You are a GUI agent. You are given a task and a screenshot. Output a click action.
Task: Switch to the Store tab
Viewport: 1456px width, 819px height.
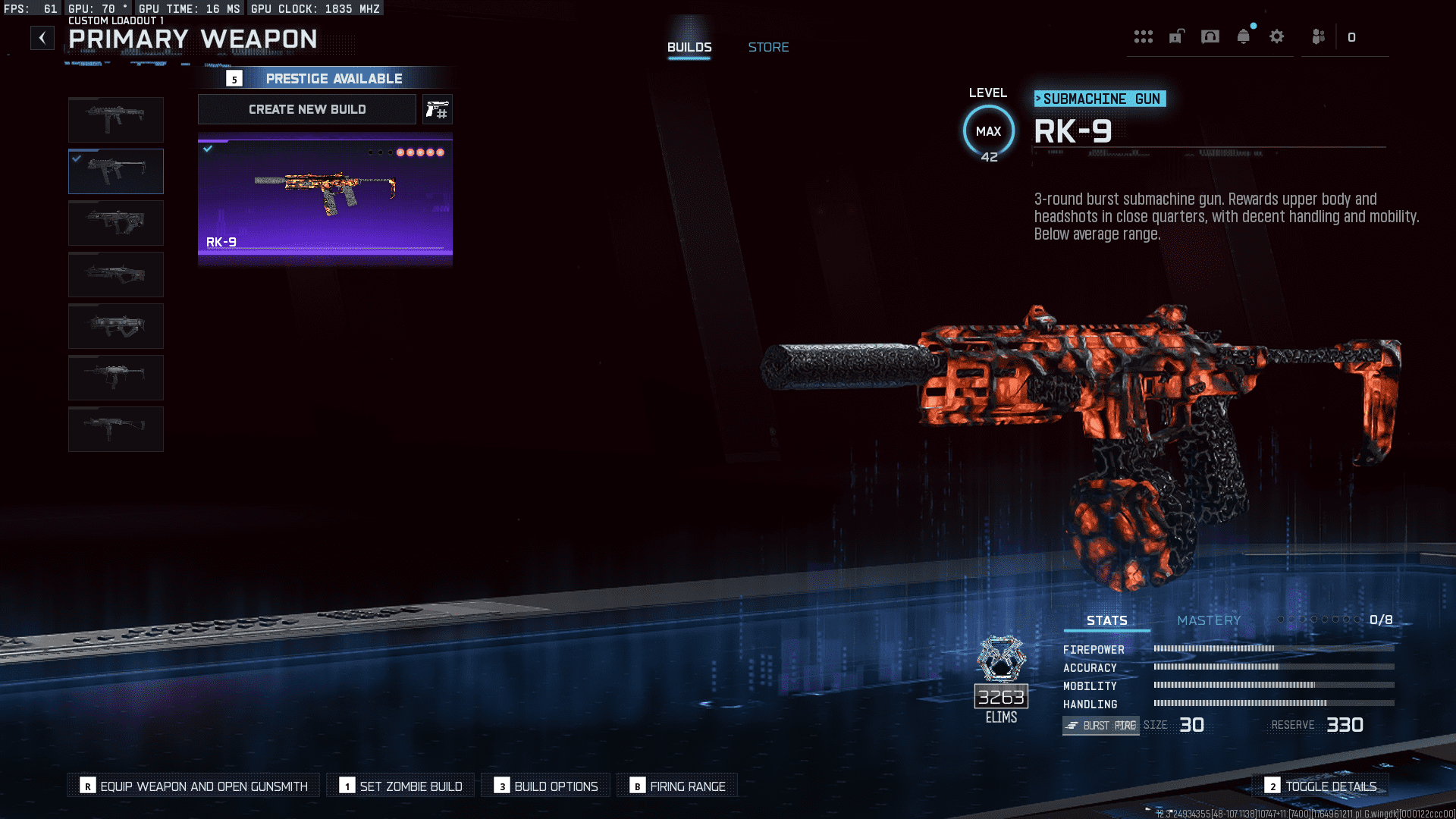pyautogui.click(x=768, y=47)
